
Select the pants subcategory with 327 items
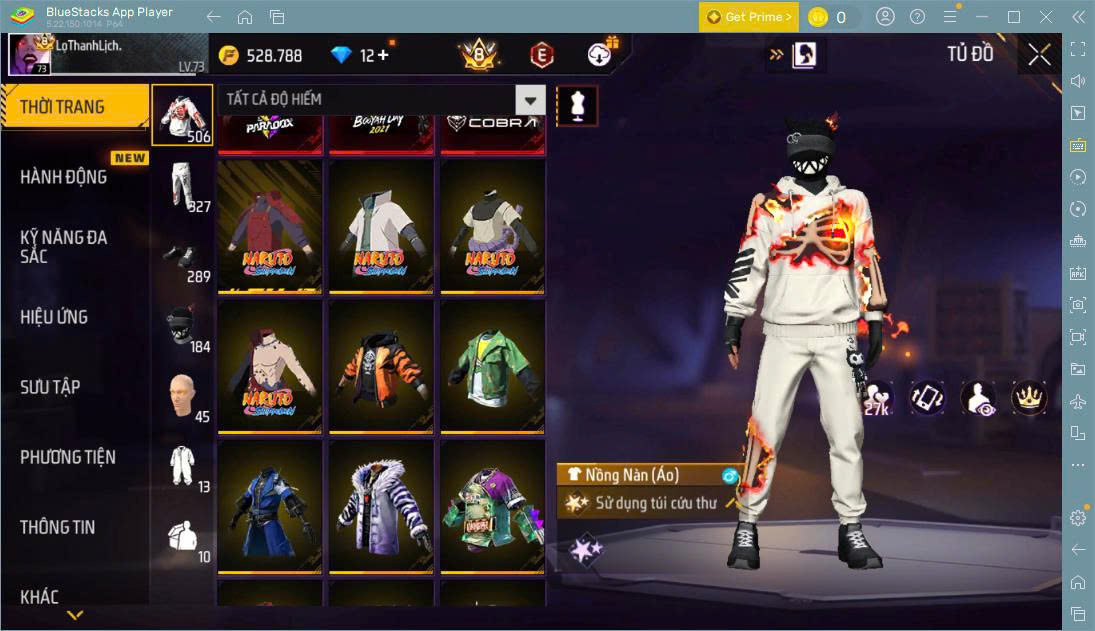coord(182,187)
